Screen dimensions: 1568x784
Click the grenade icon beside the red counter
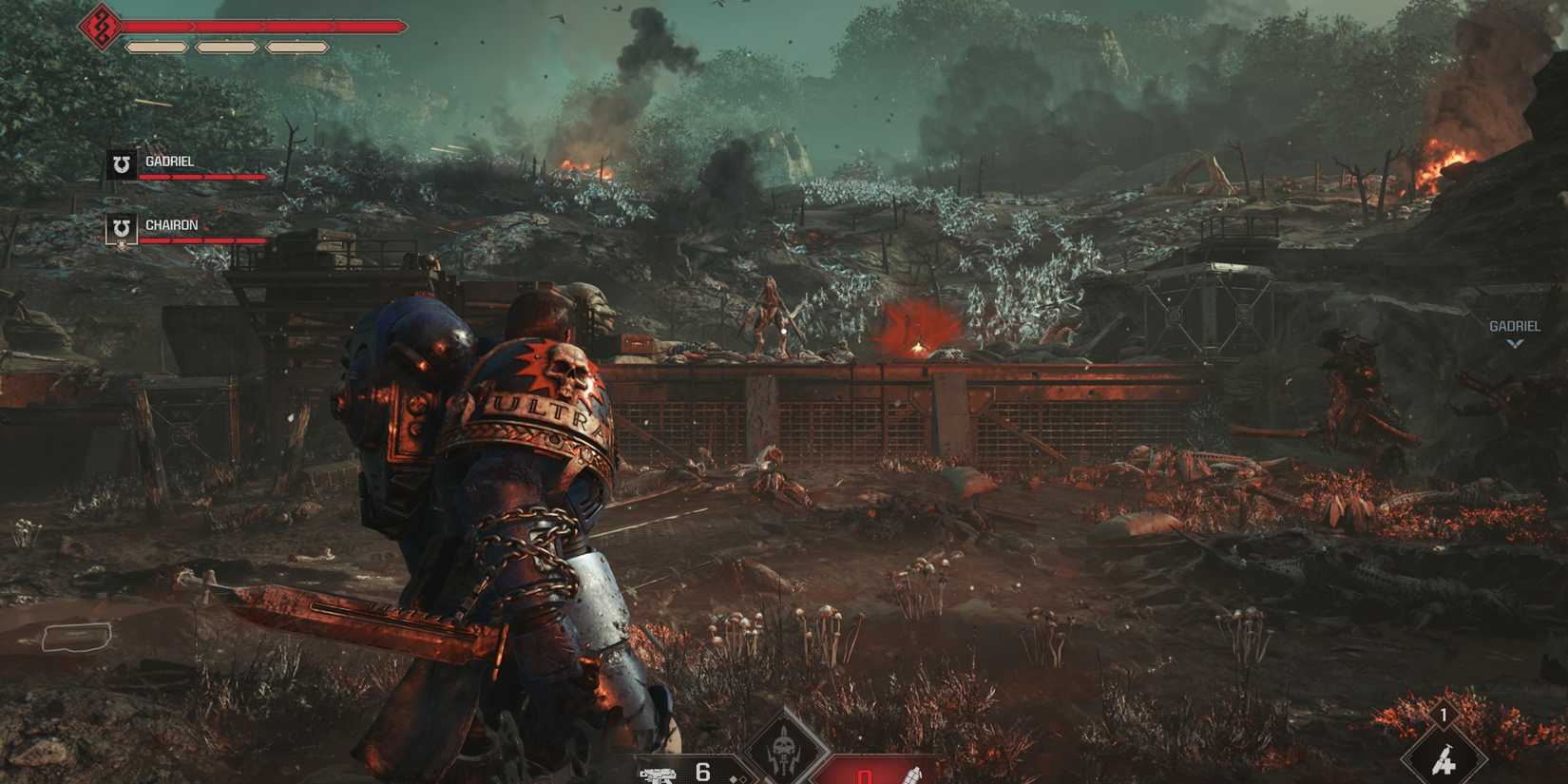click(914, 776)
